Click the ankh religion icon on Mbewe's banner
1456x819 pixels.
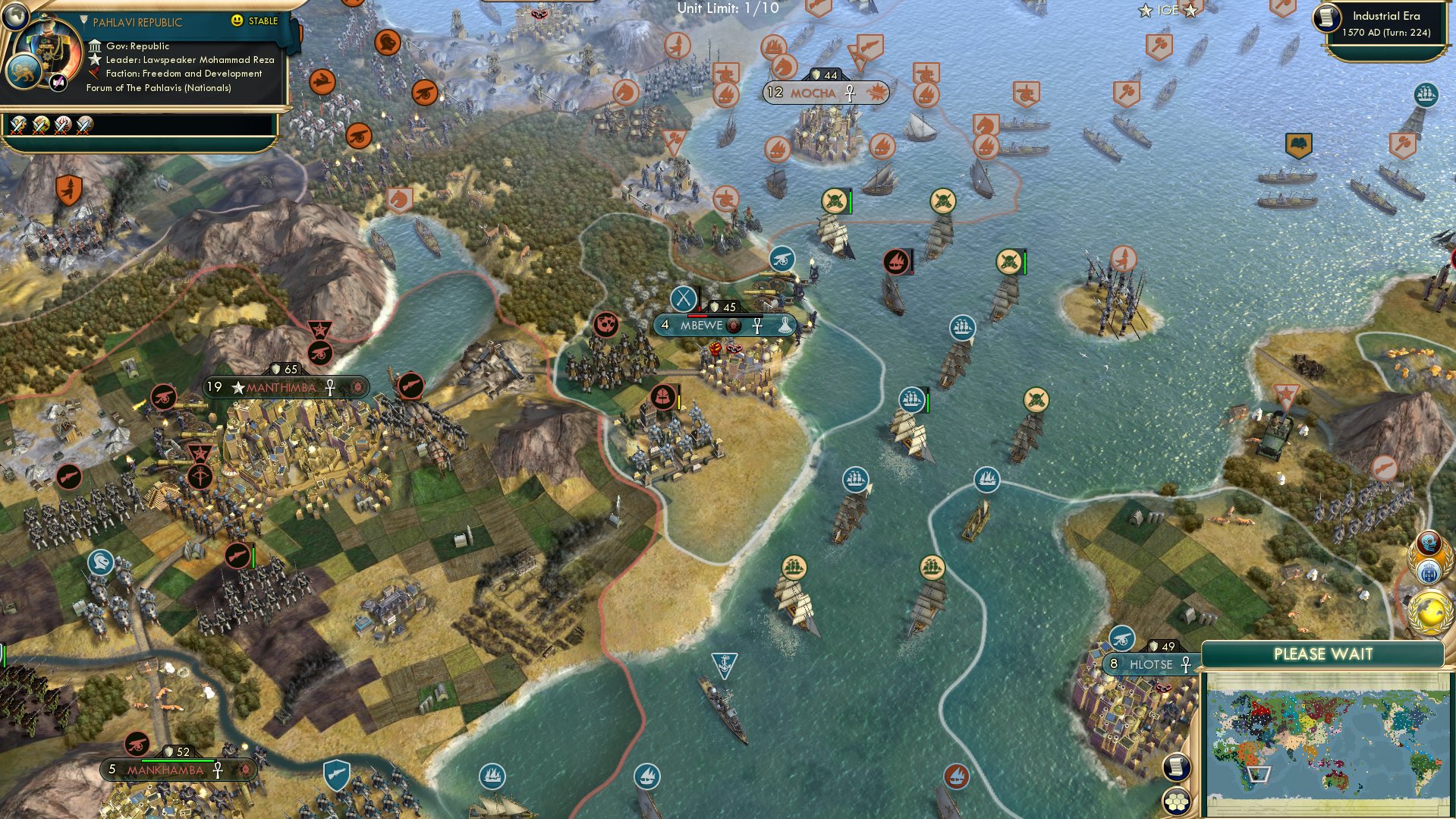758,325
